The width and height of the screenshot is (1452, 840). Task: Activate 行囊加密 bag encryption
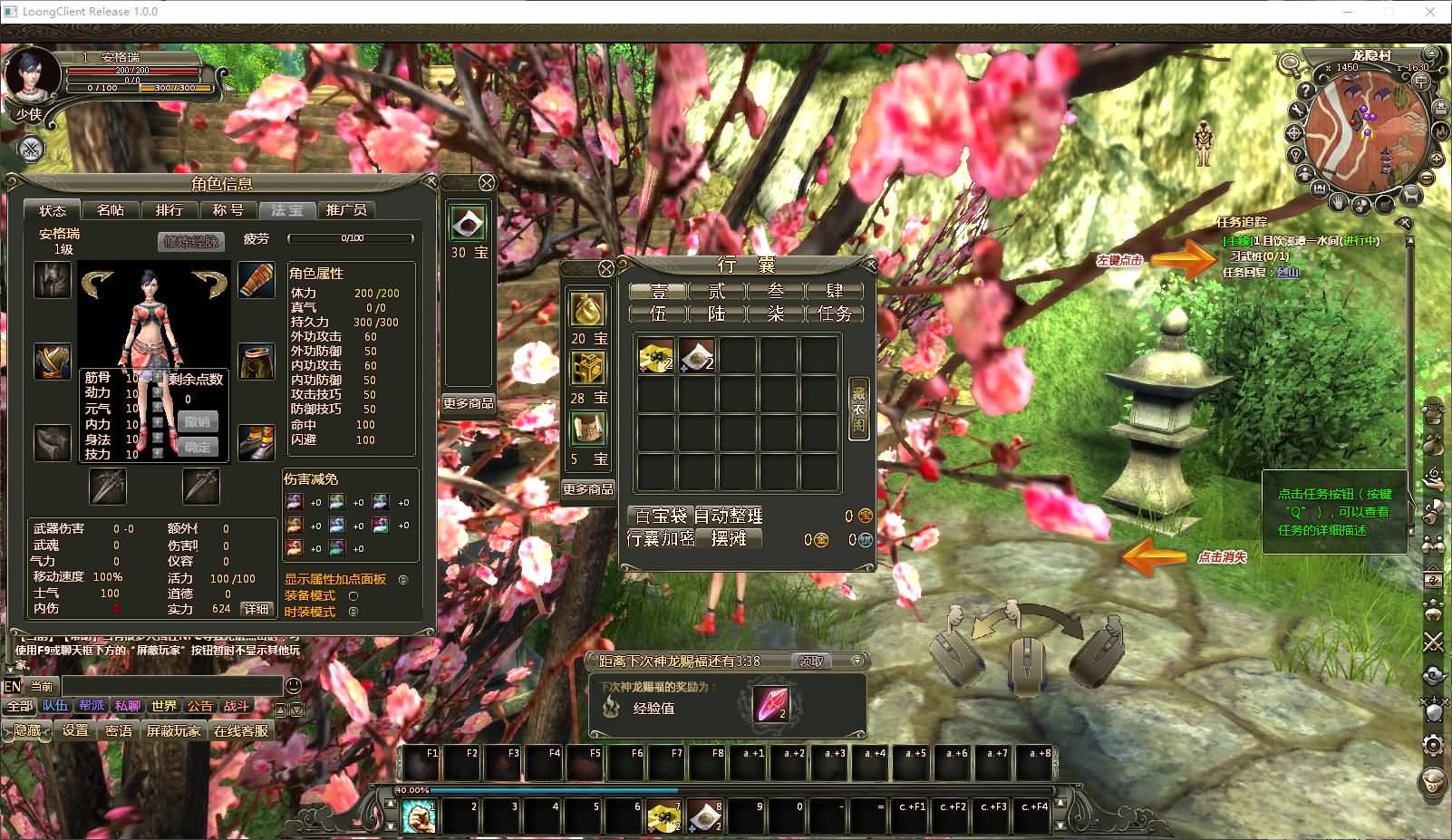[x=660, y=539]
